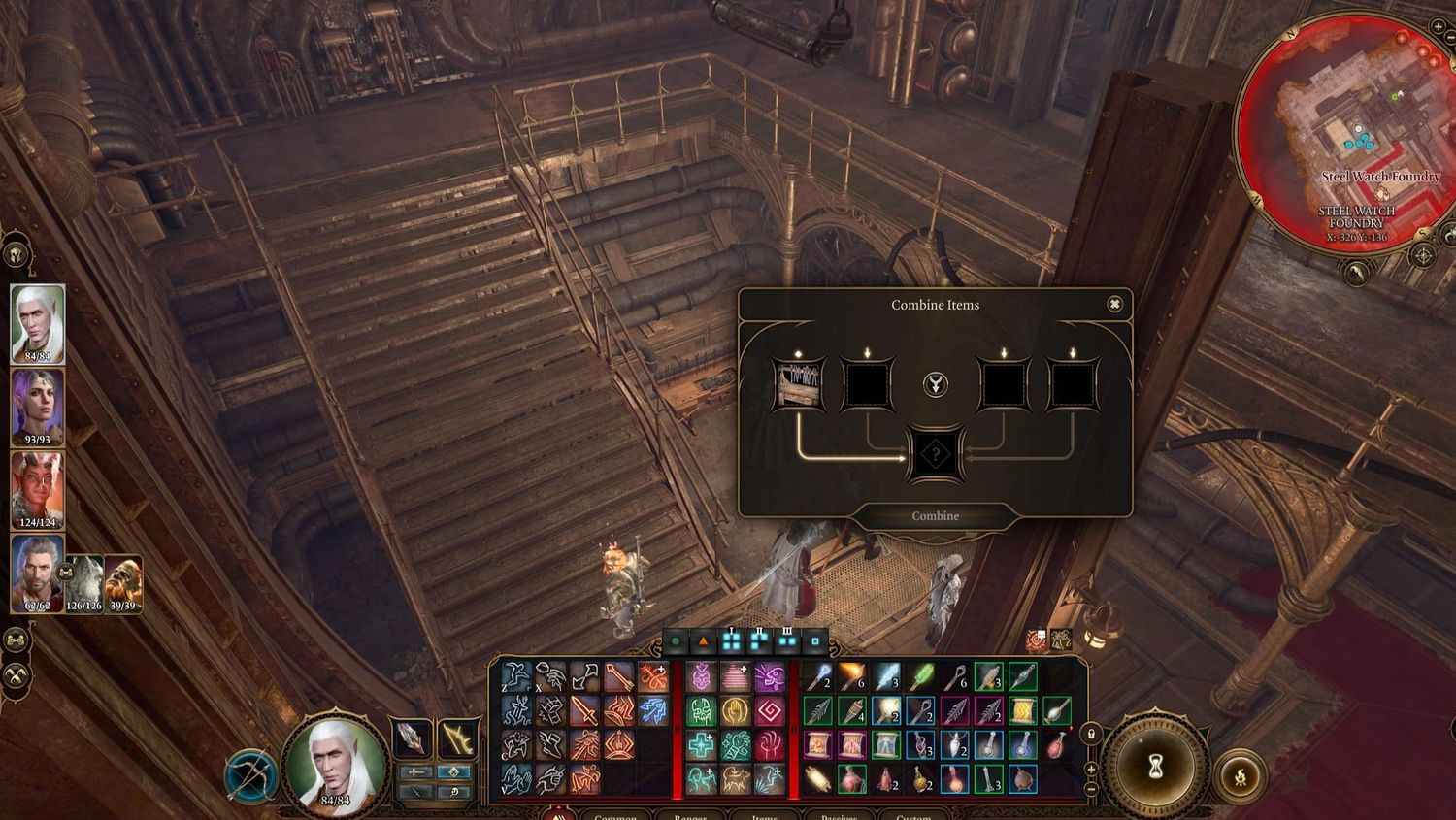Select the white-haired elf party portrait

38,322
